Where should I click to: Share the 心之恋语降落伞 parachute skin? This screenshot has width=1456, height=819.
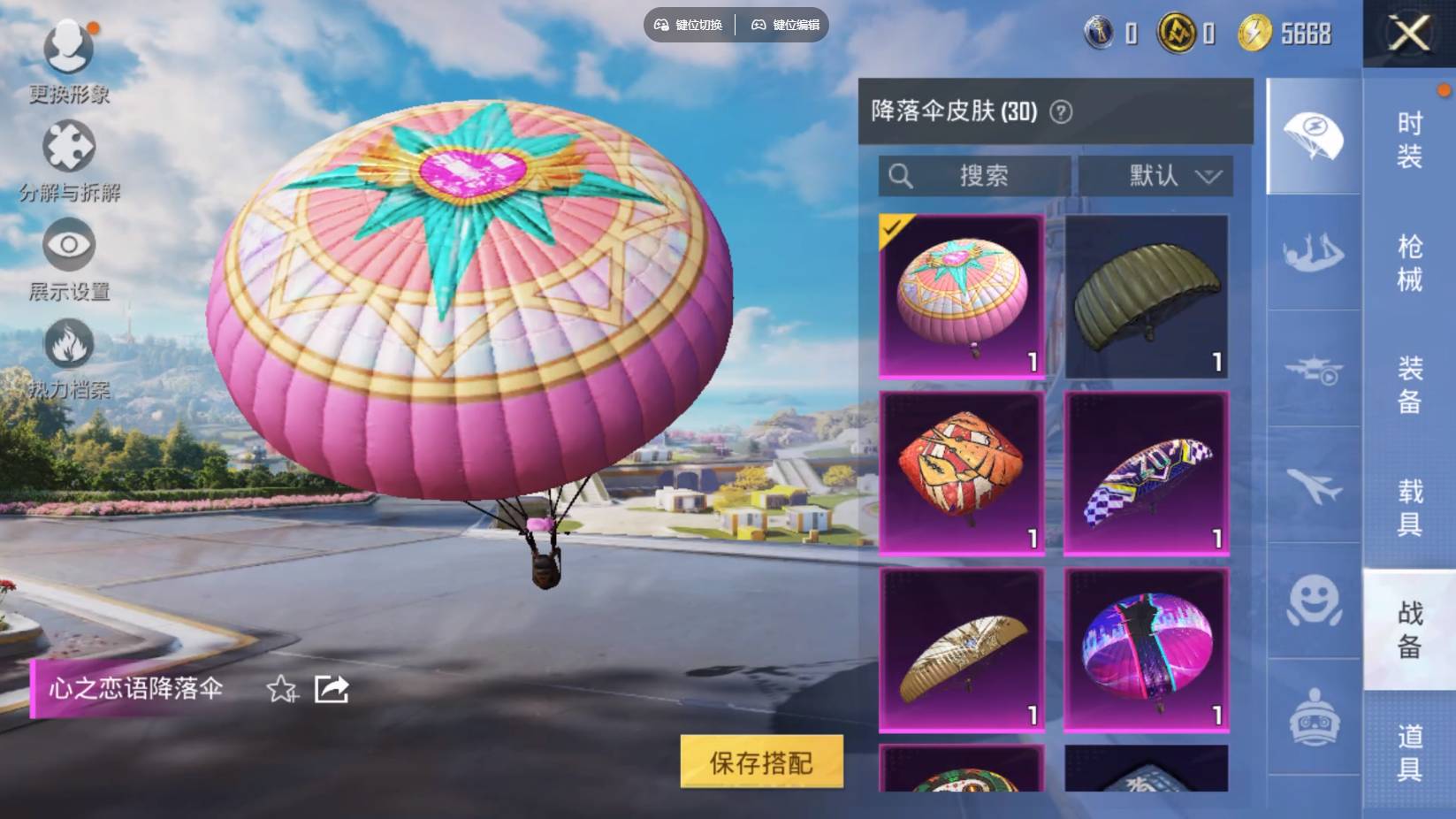331,691
